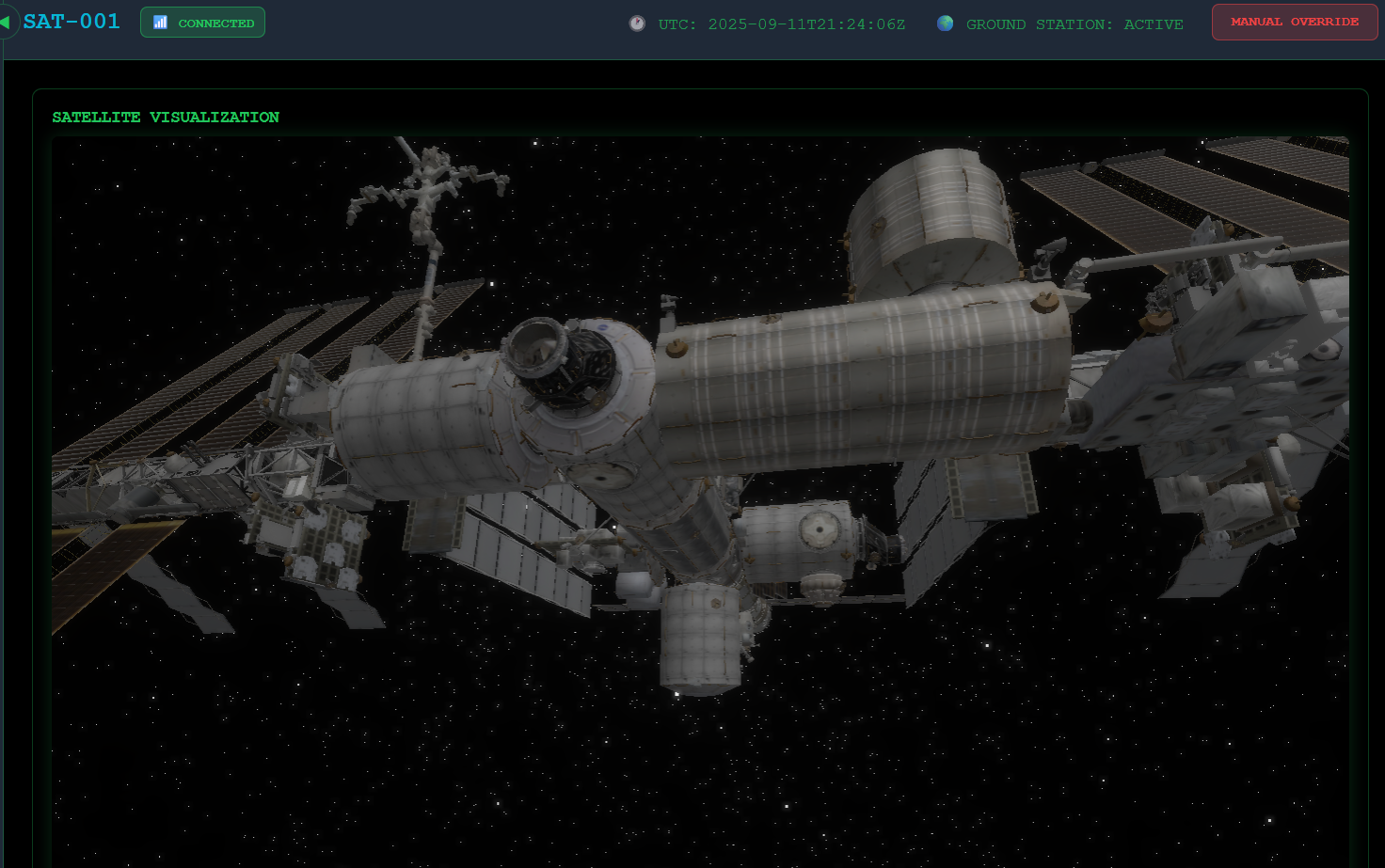Click the MANUAL OVERRIDE button
The image size is (1385, 868).
tap(1294, 23)
